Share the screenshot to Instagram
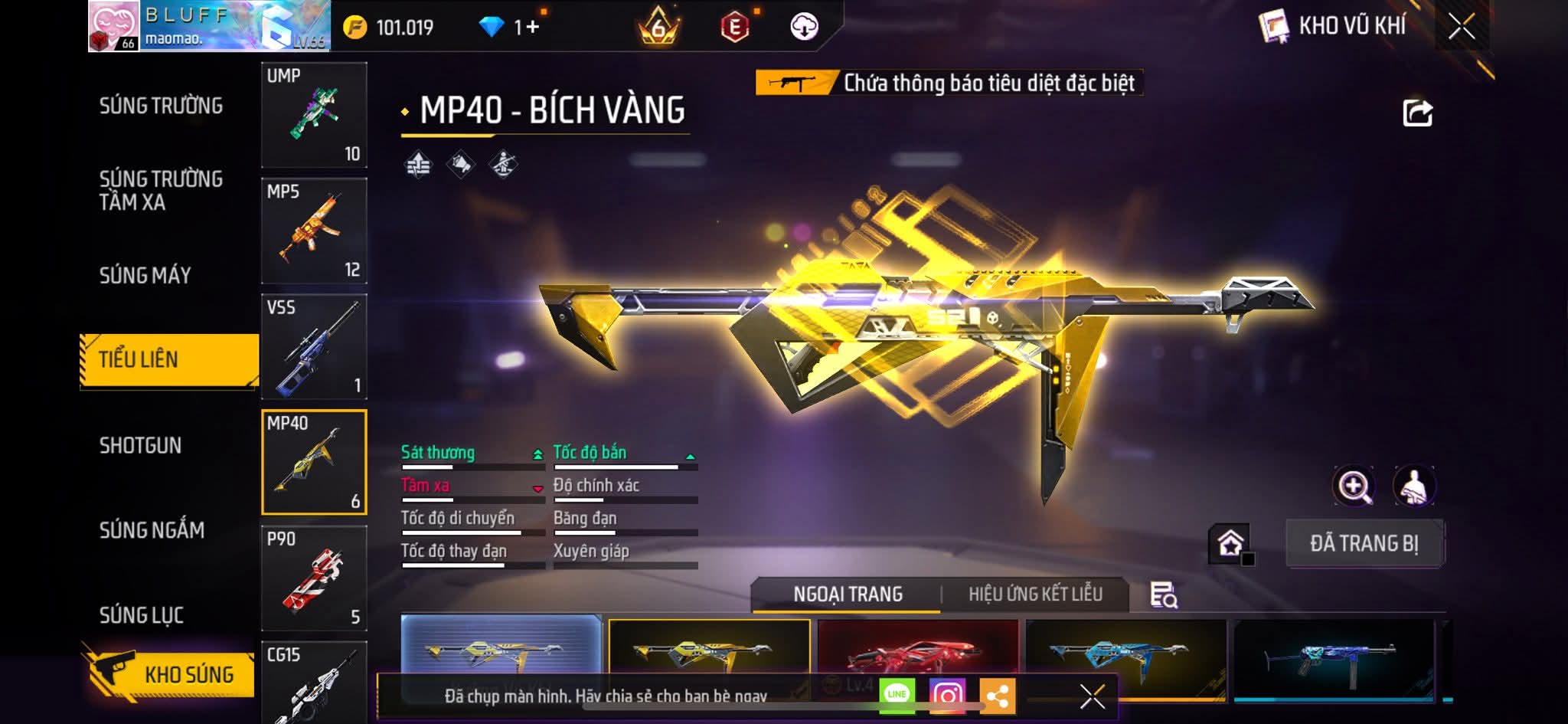The image size is (1568, 724). point(947,695)
